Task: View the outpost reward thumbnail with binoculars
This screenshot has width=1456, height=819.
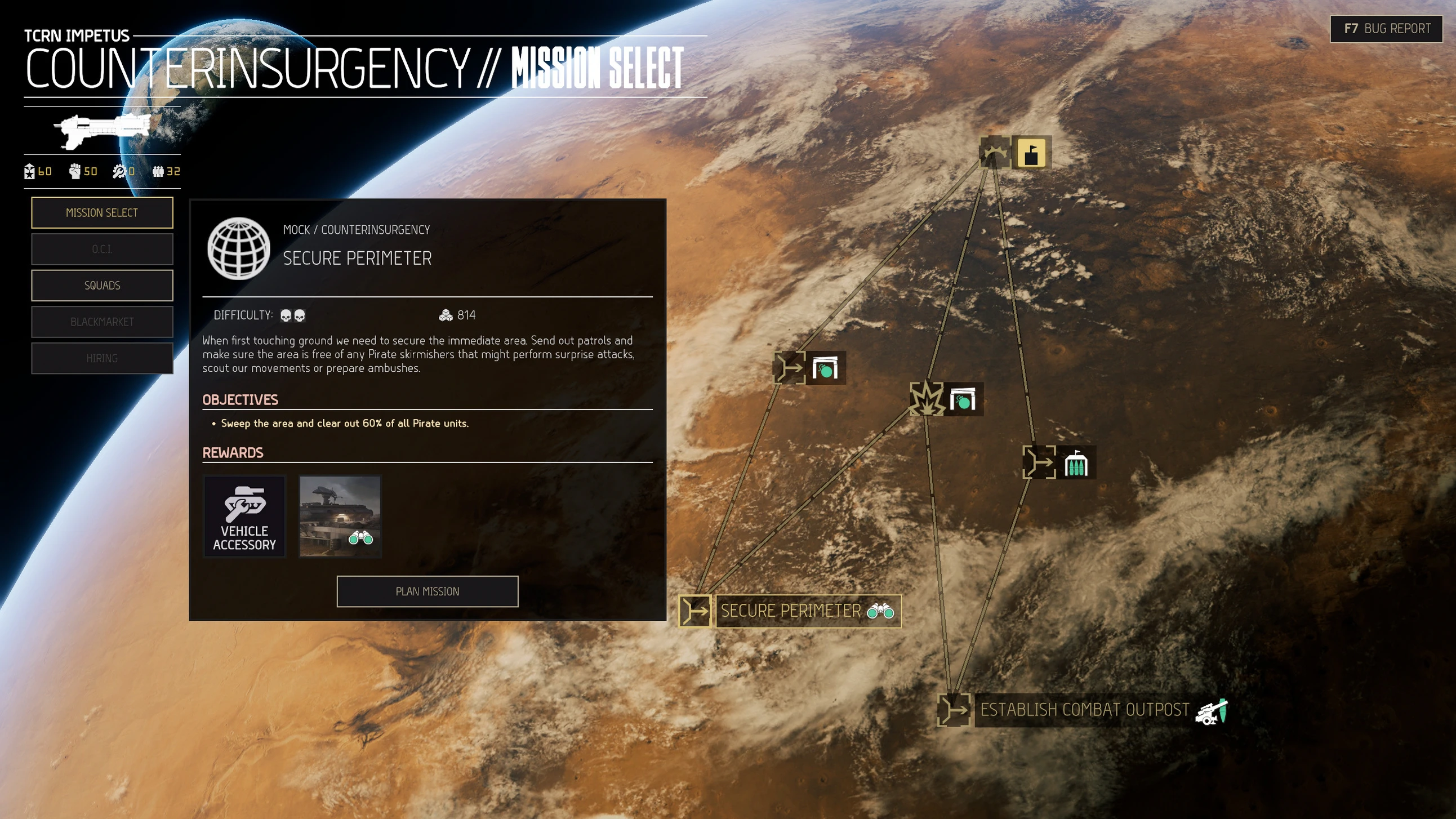Action: click(x=340, y=517)
